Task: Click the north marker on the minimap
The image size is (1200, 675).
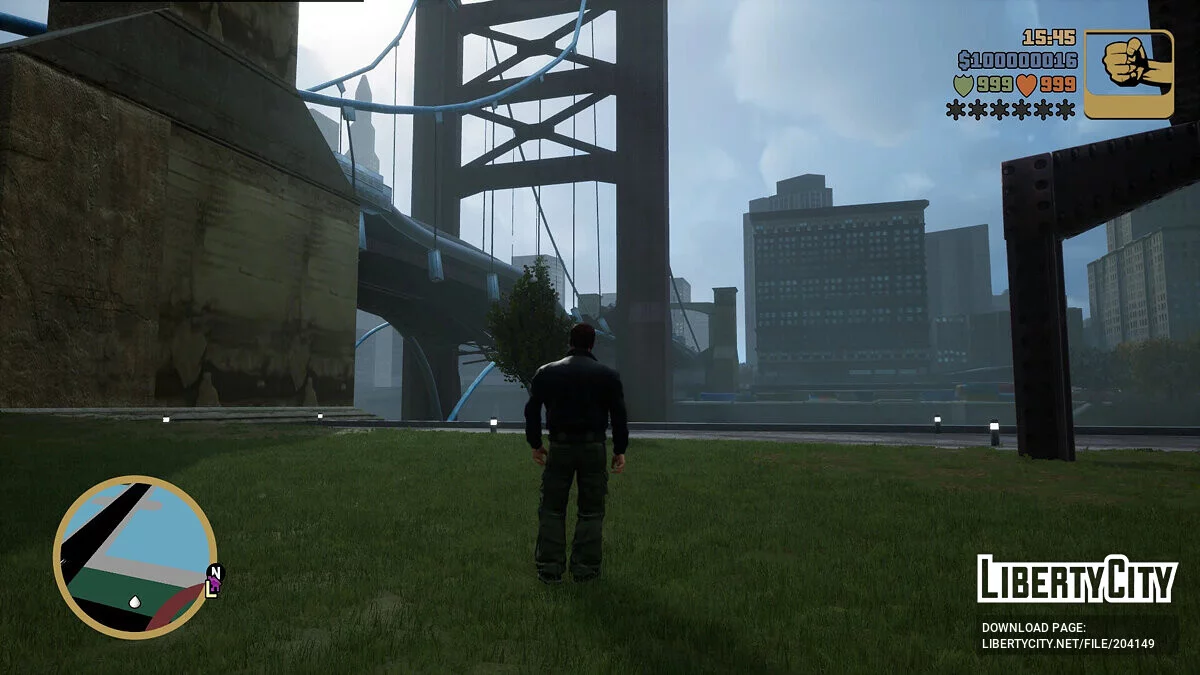Action: pyautogui.click(x=217, y=572)
